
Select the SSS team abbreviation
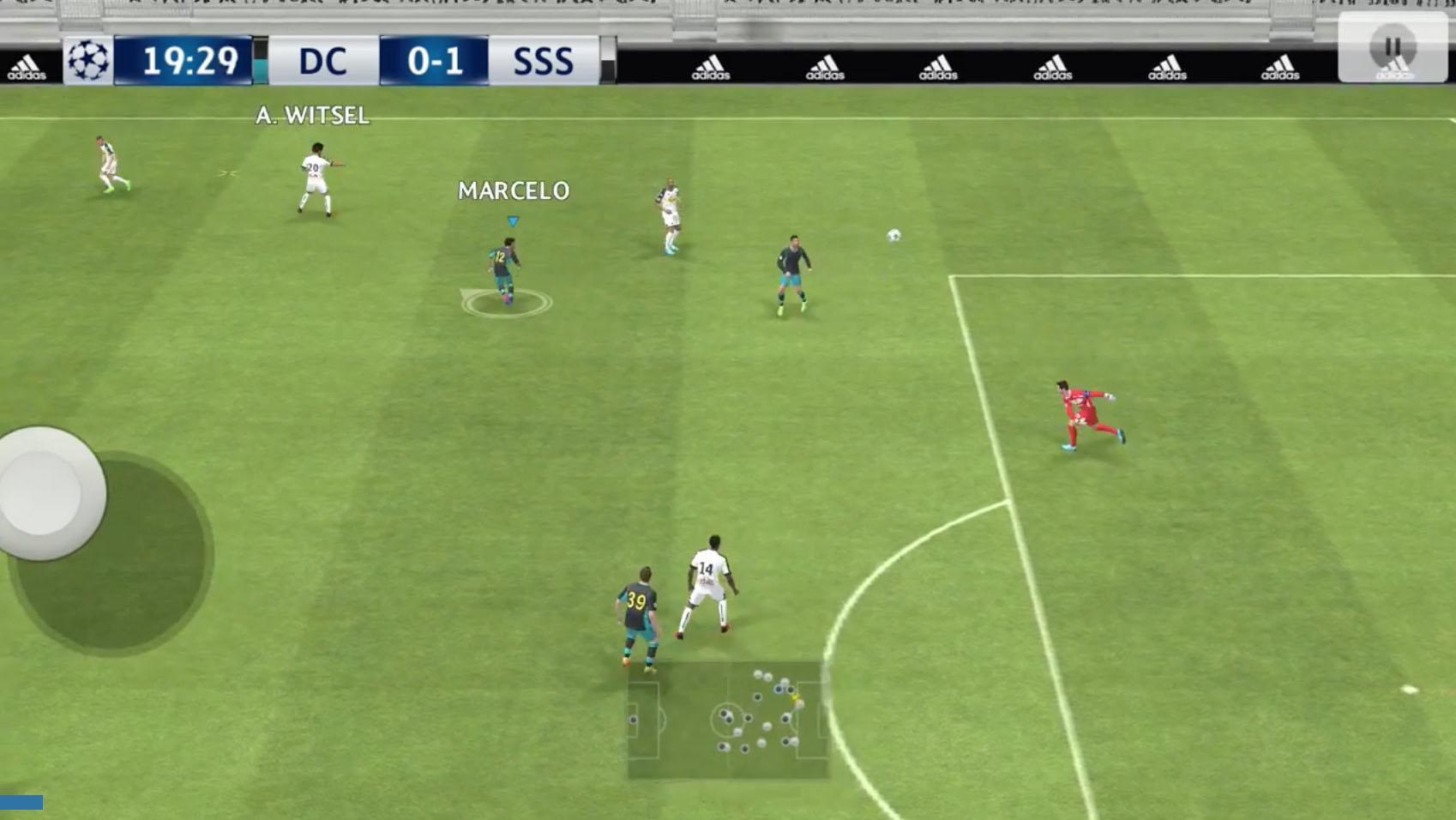pos(544,60)
